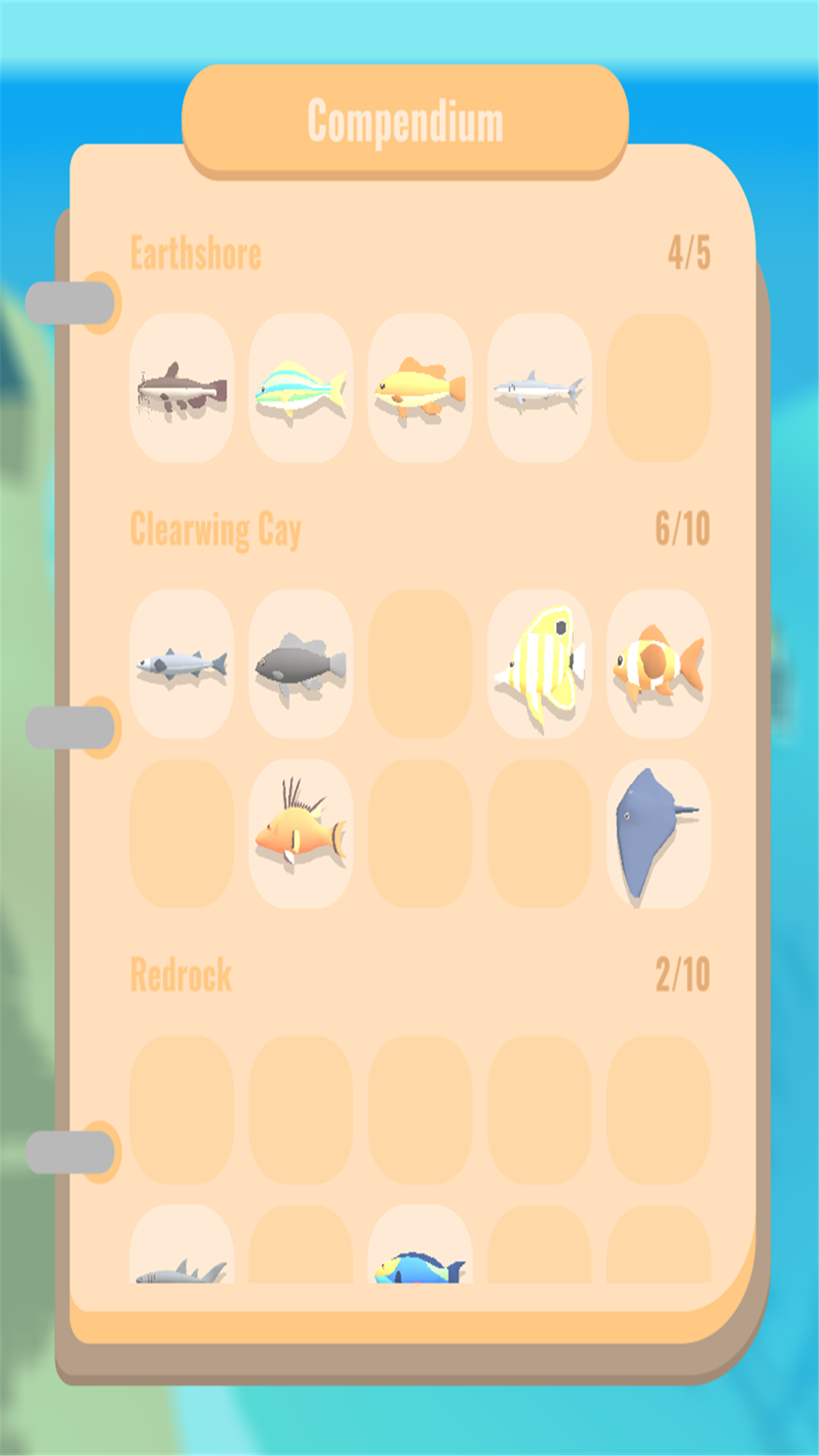Select the silver barracuda in Clearwing Cay
This screenshot has height=1456, width=819.
[x=181, y=664]
